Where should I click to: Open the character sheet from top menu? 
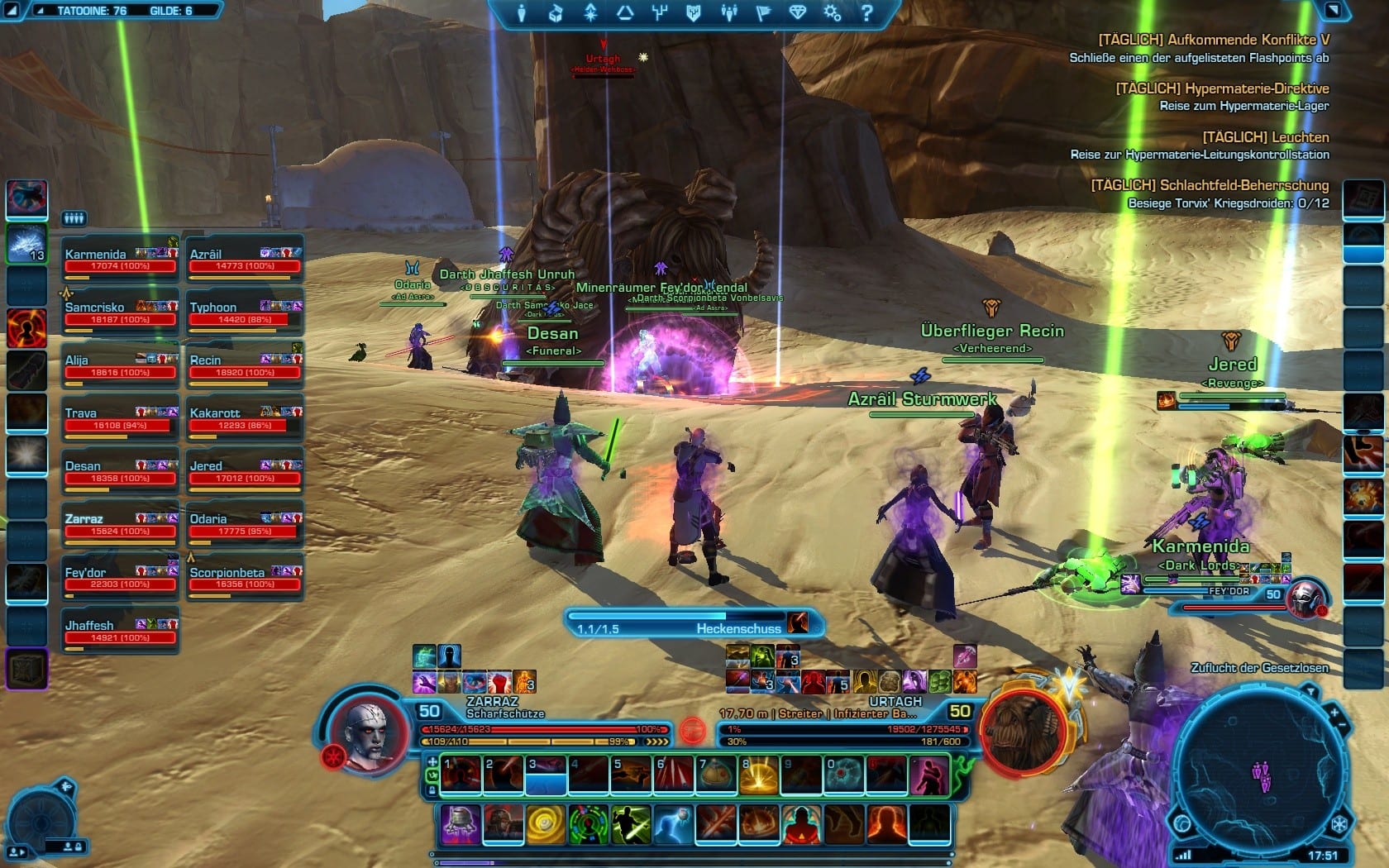click(x=521, y=13)
